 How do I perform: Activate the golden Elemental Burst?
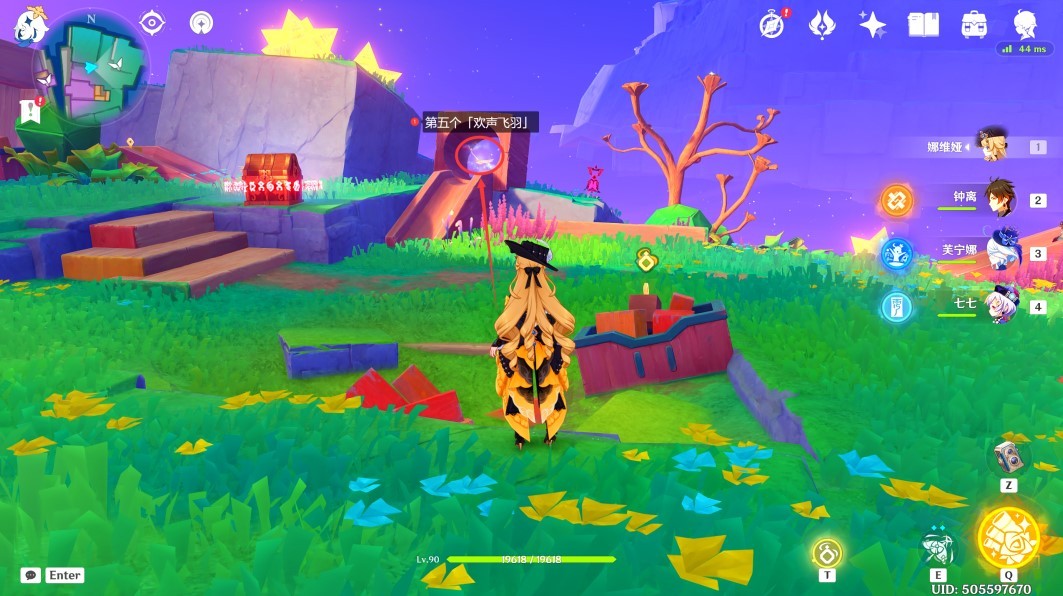[1007, 539]
